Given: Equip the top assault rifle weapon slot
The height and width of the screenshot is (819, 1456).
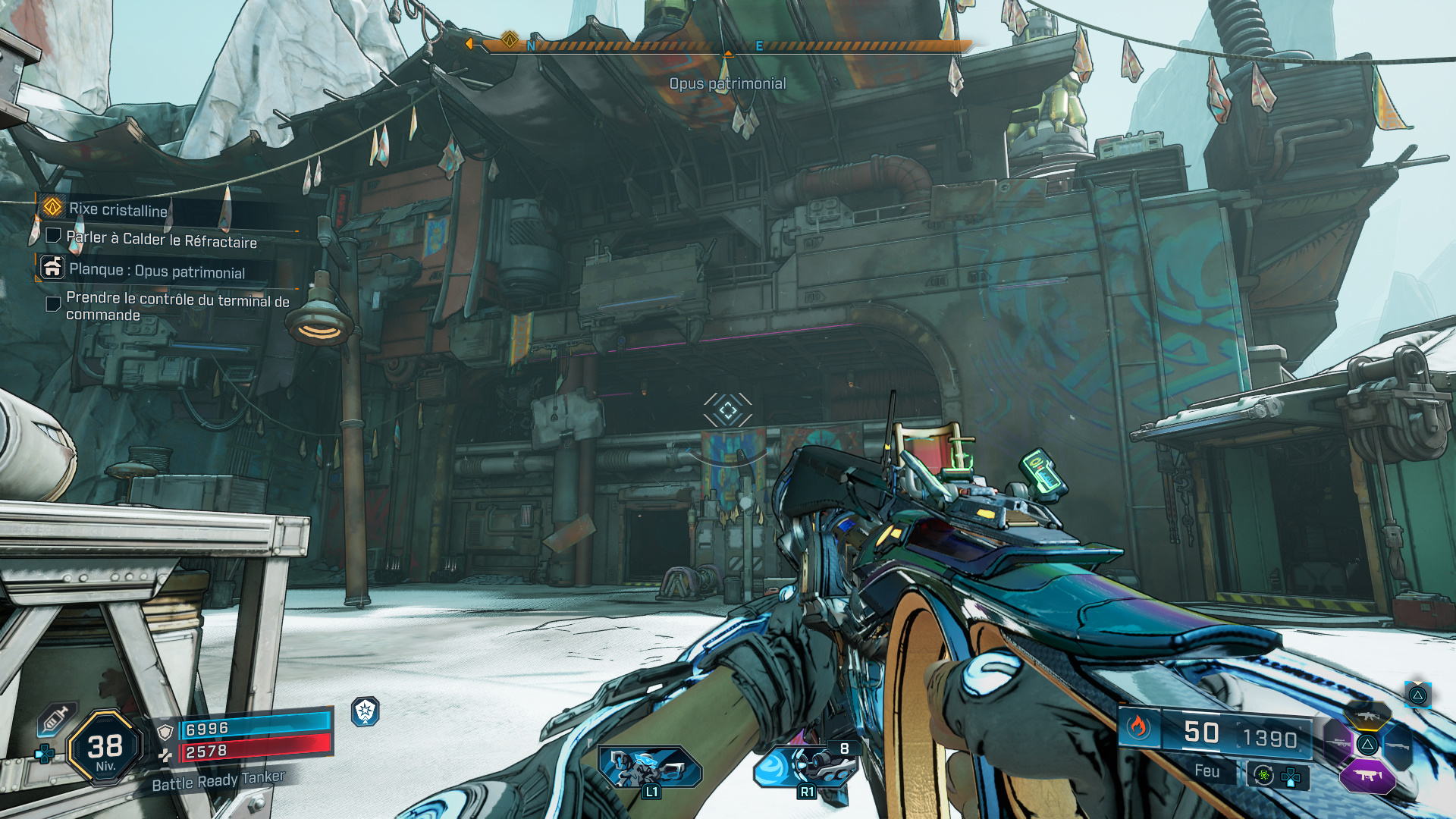Looking at the screenshot, I should point(1367,716).
